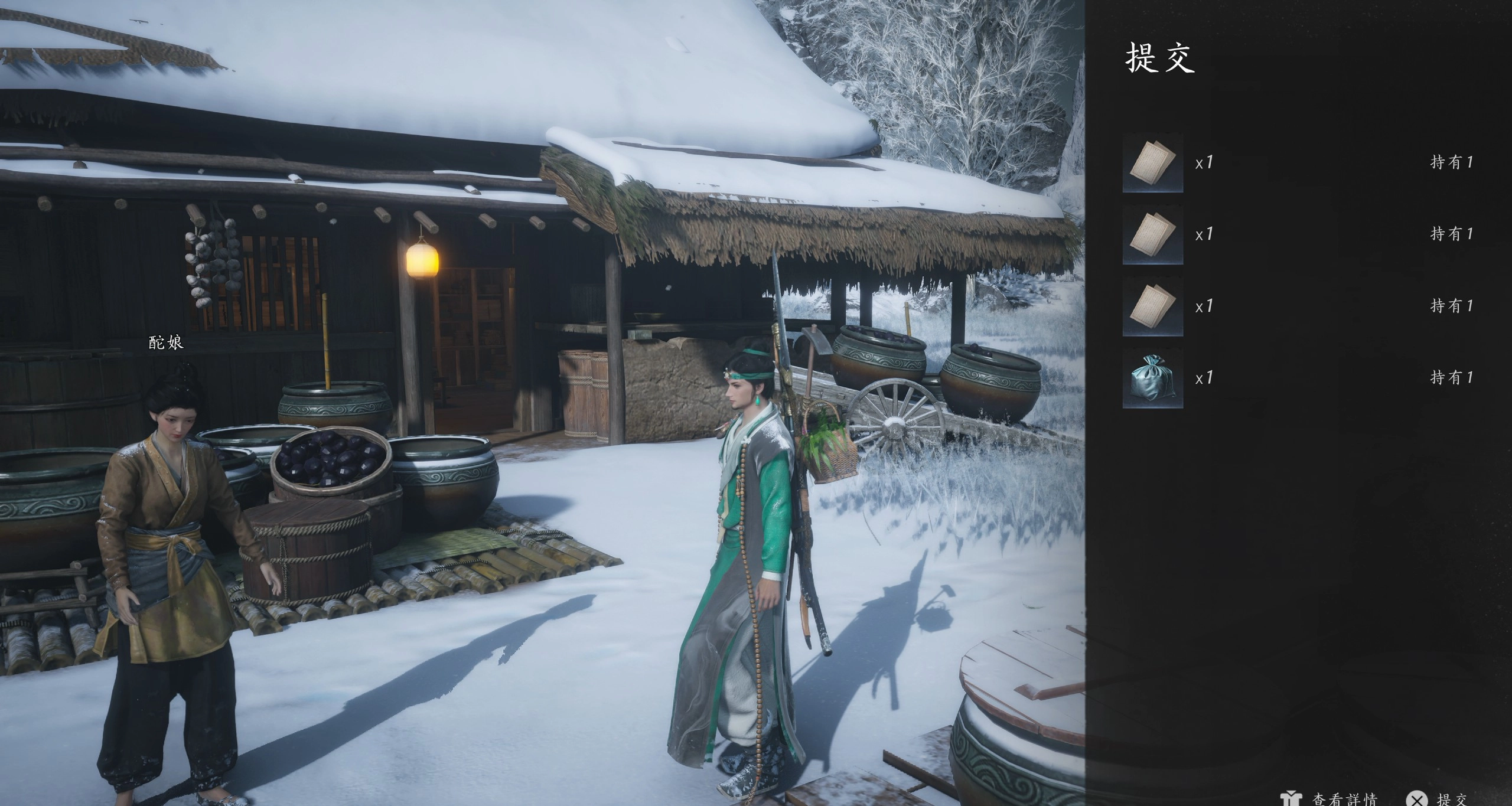Select the blue silk pouch item
1512x806 pixels.
click(x=1152, y=378)
